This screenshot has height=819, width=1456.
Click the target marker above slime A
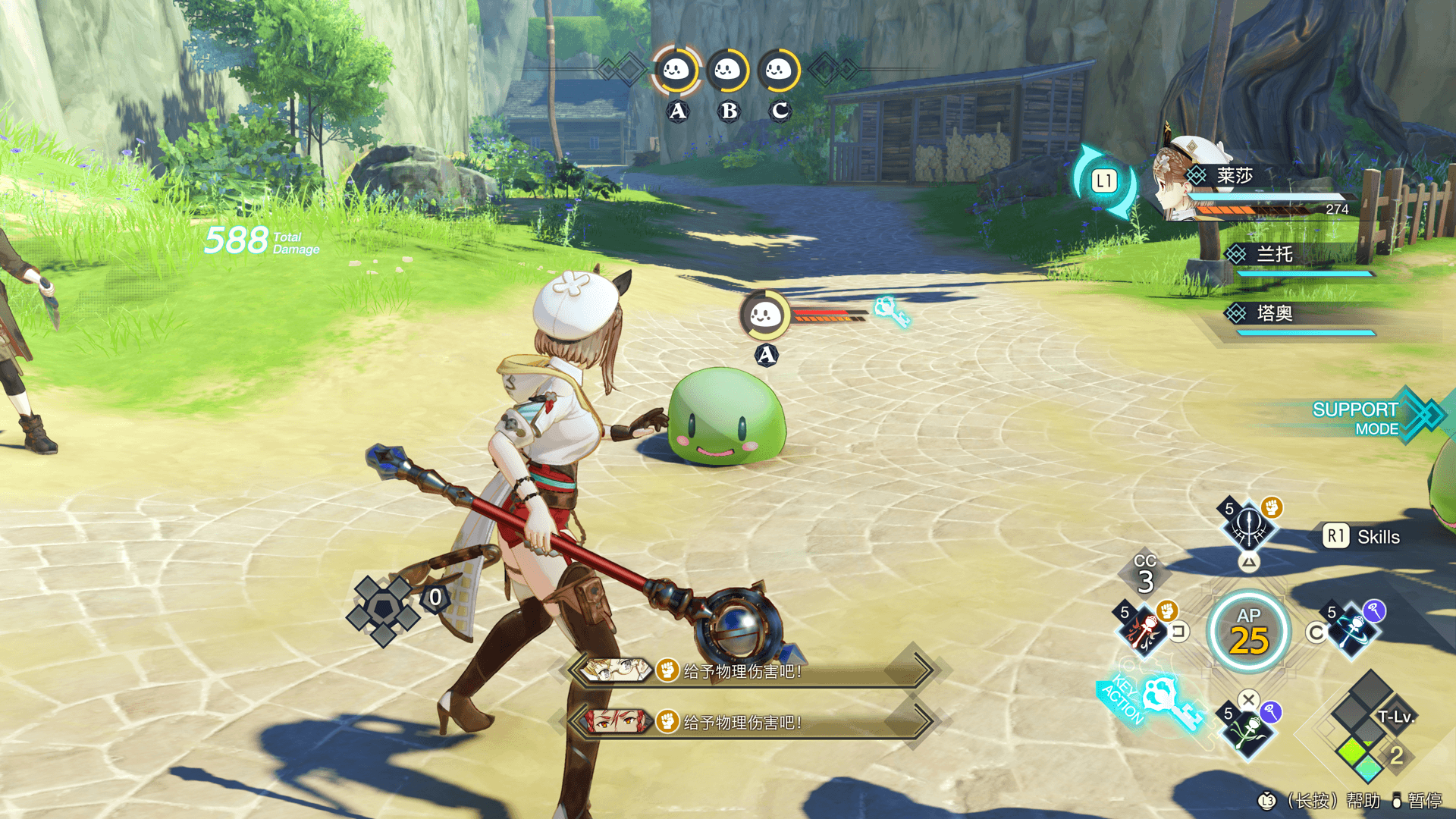tap(765, 315)
